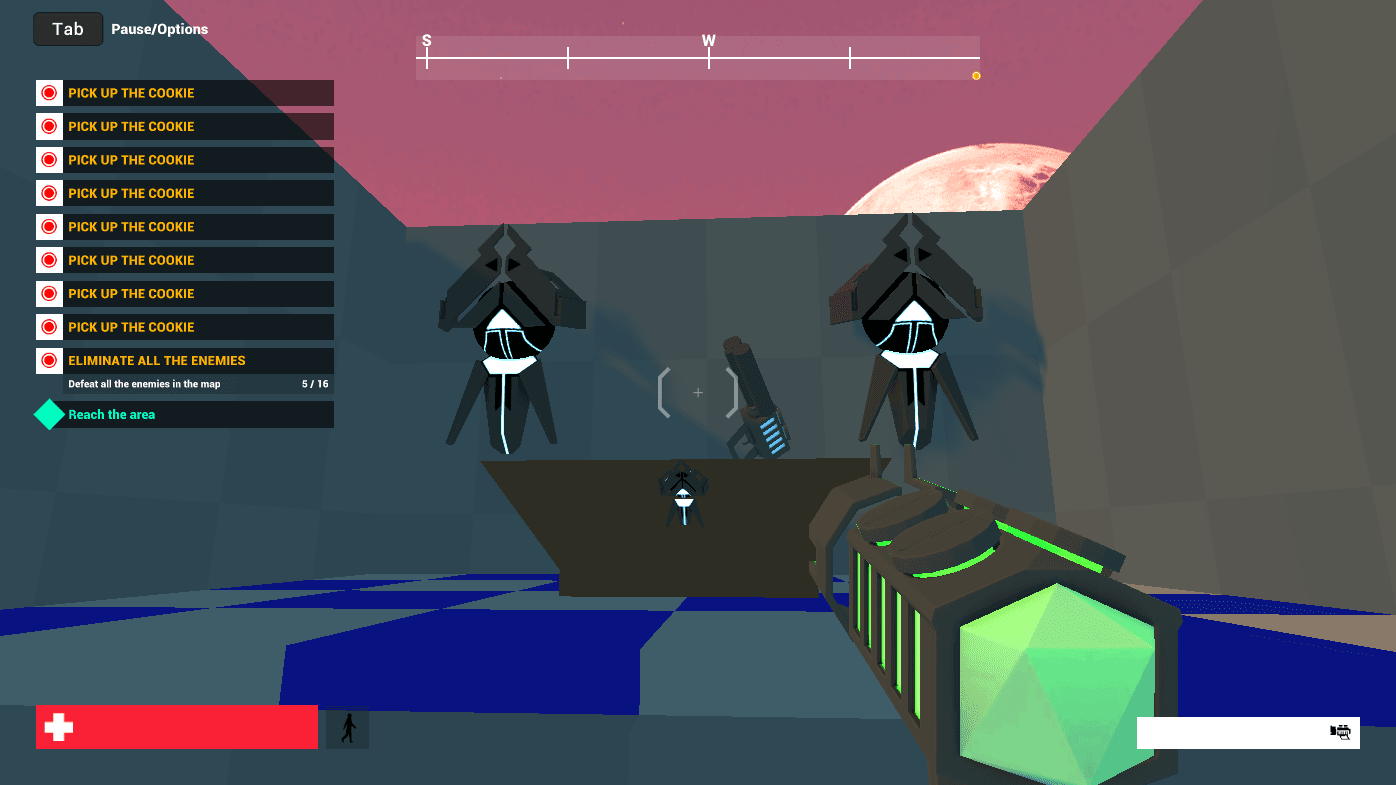Image resolution: width=1396 pixels, height=785 pixels.
Task: Click the green diamond next to Reach the area
Action: coord(48,413)
